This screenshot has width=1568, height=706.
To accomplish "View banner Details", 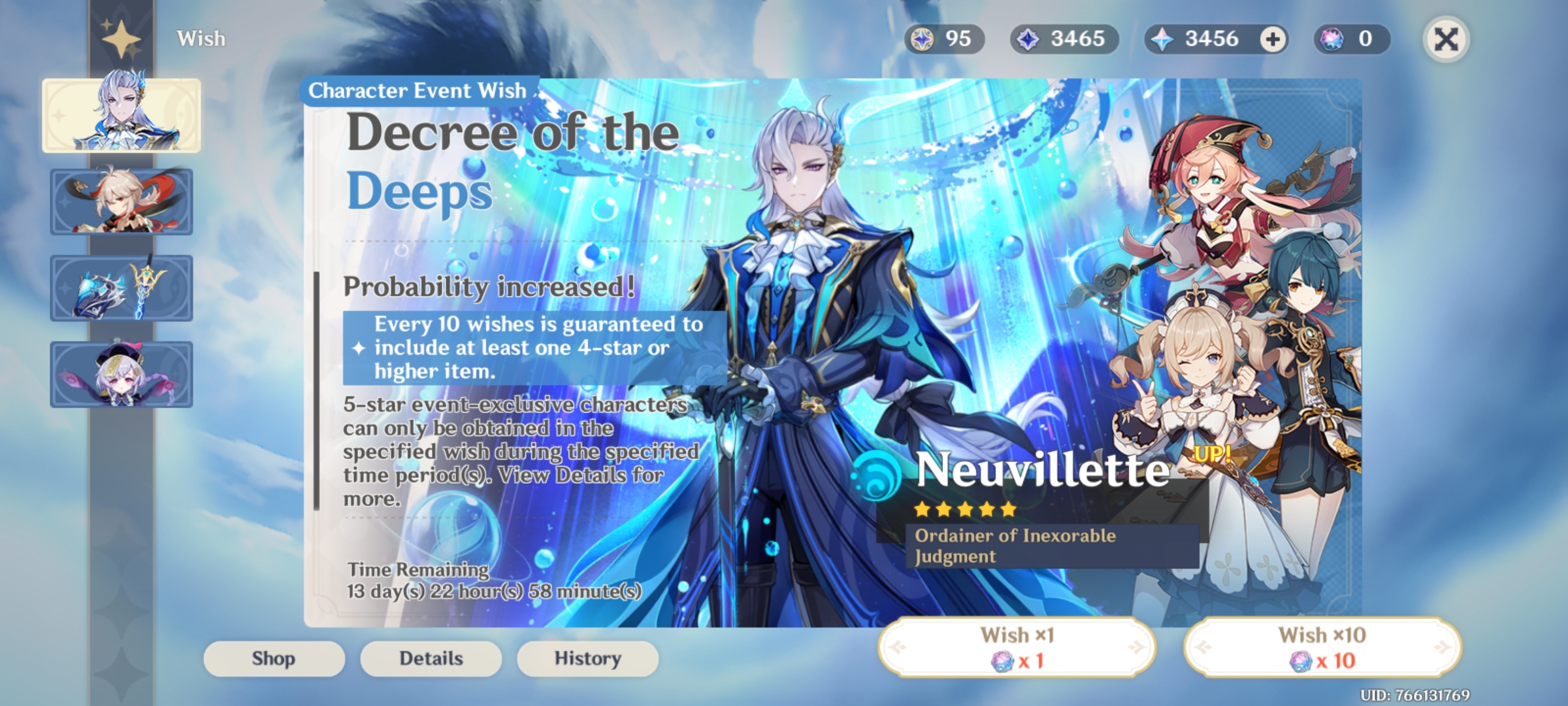I will pyautogui.click(x=430, y=658).
